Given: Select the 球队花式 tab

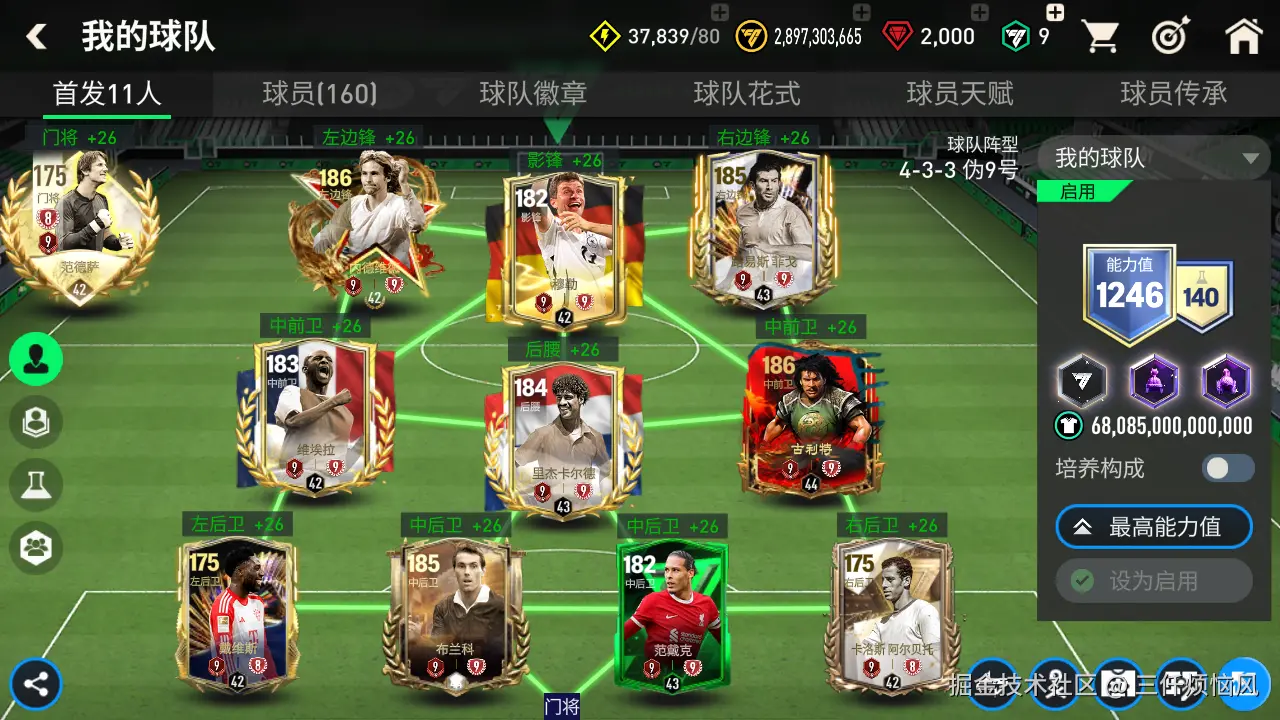Looking at the screenshot, I should (x=747, y=94).
